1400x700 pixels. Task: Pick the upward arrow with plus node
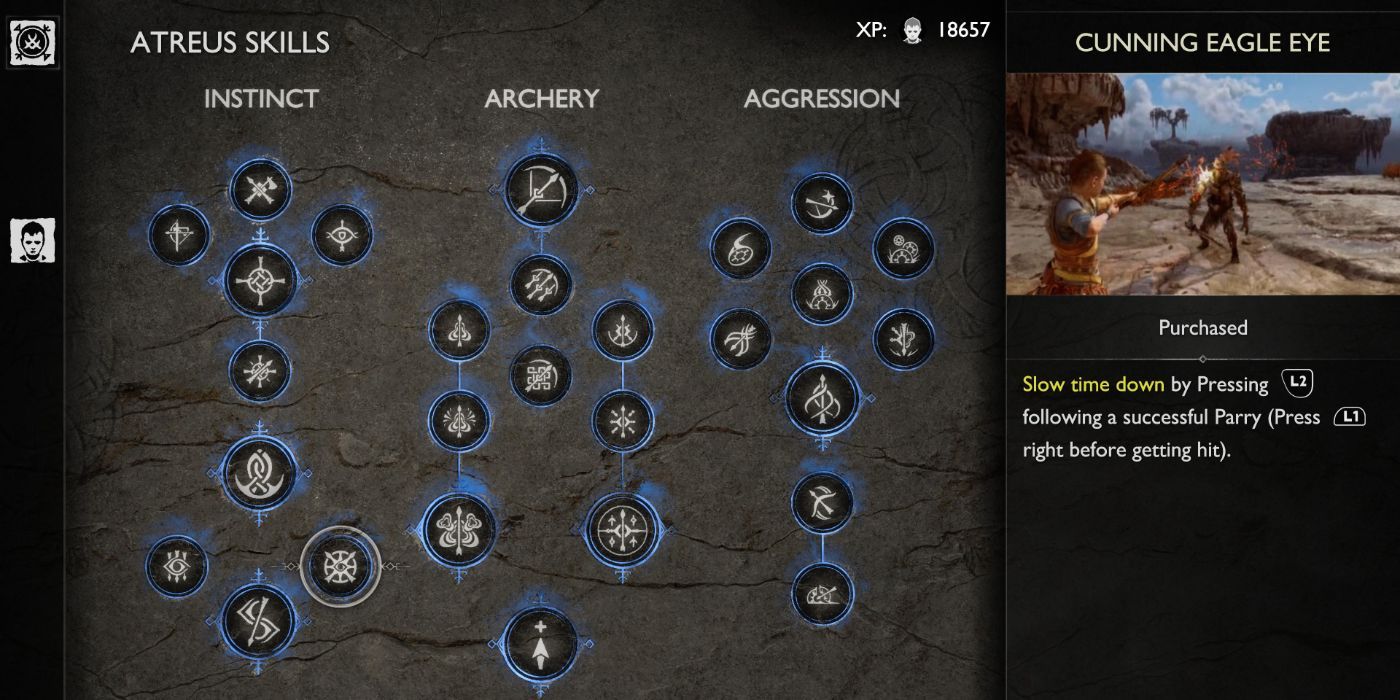pos(541,644)
